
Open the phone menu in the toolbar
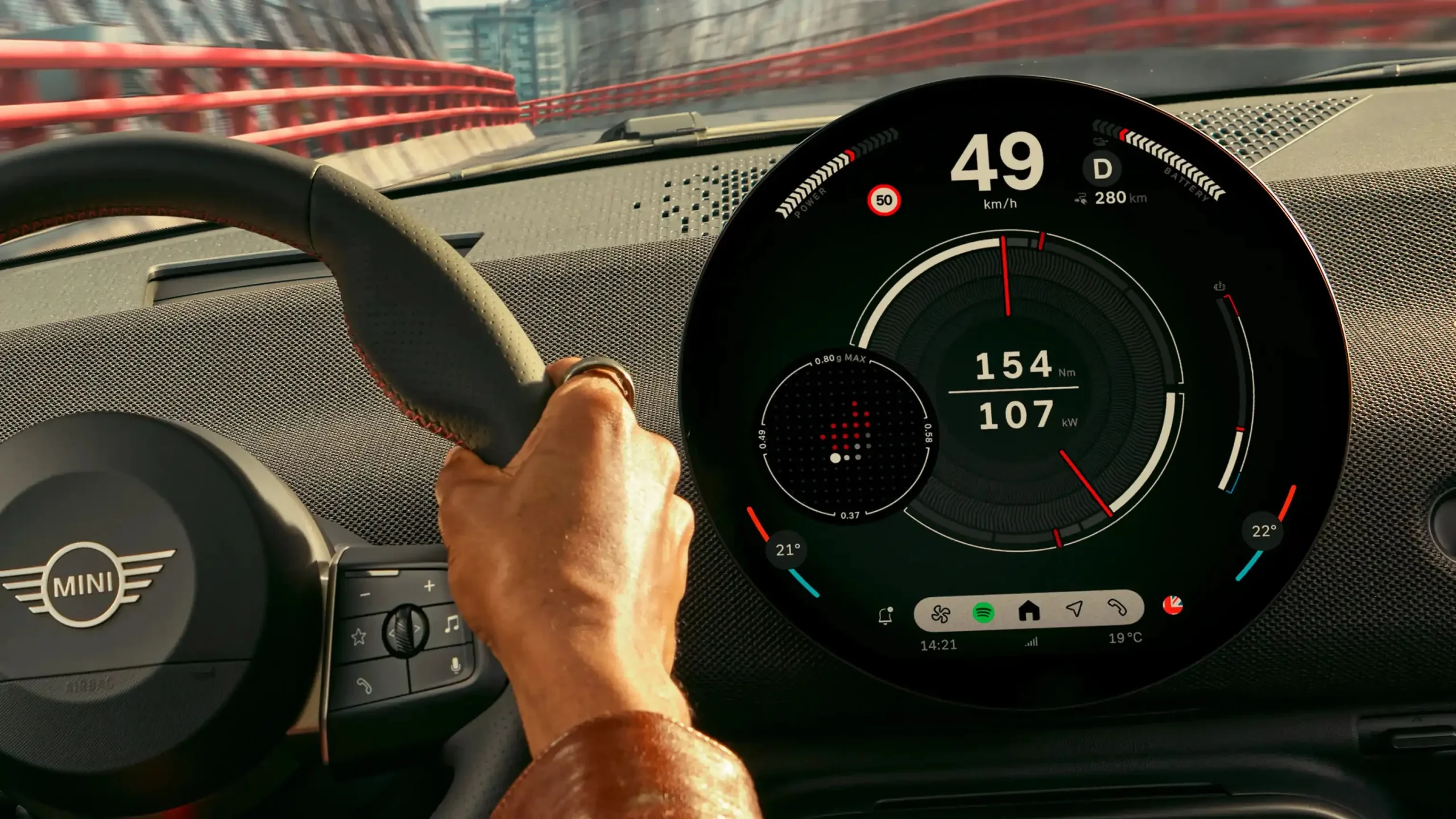coord(1117,607)
